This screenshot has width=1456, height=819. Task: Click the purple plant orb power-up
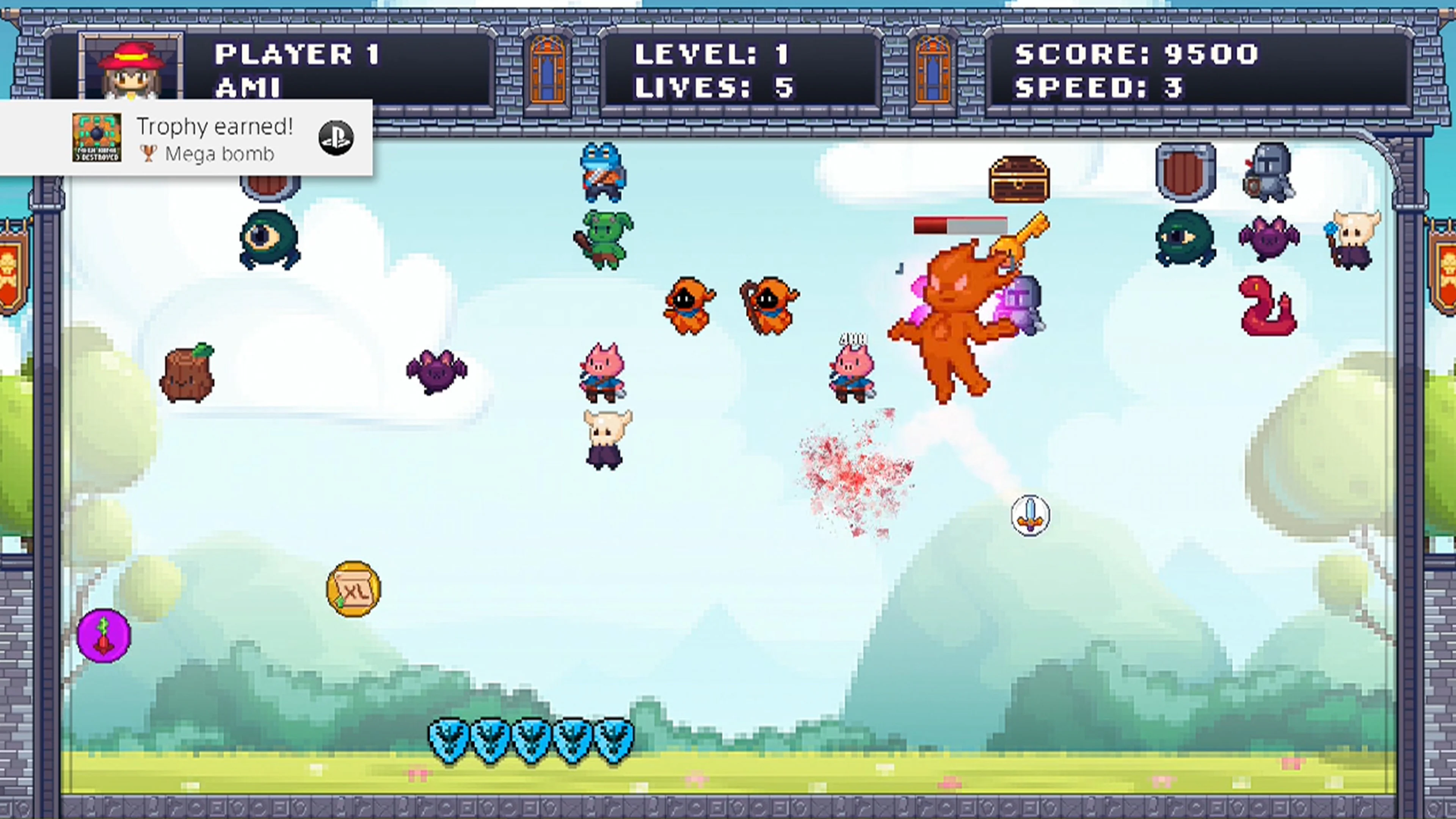[105, 636]
